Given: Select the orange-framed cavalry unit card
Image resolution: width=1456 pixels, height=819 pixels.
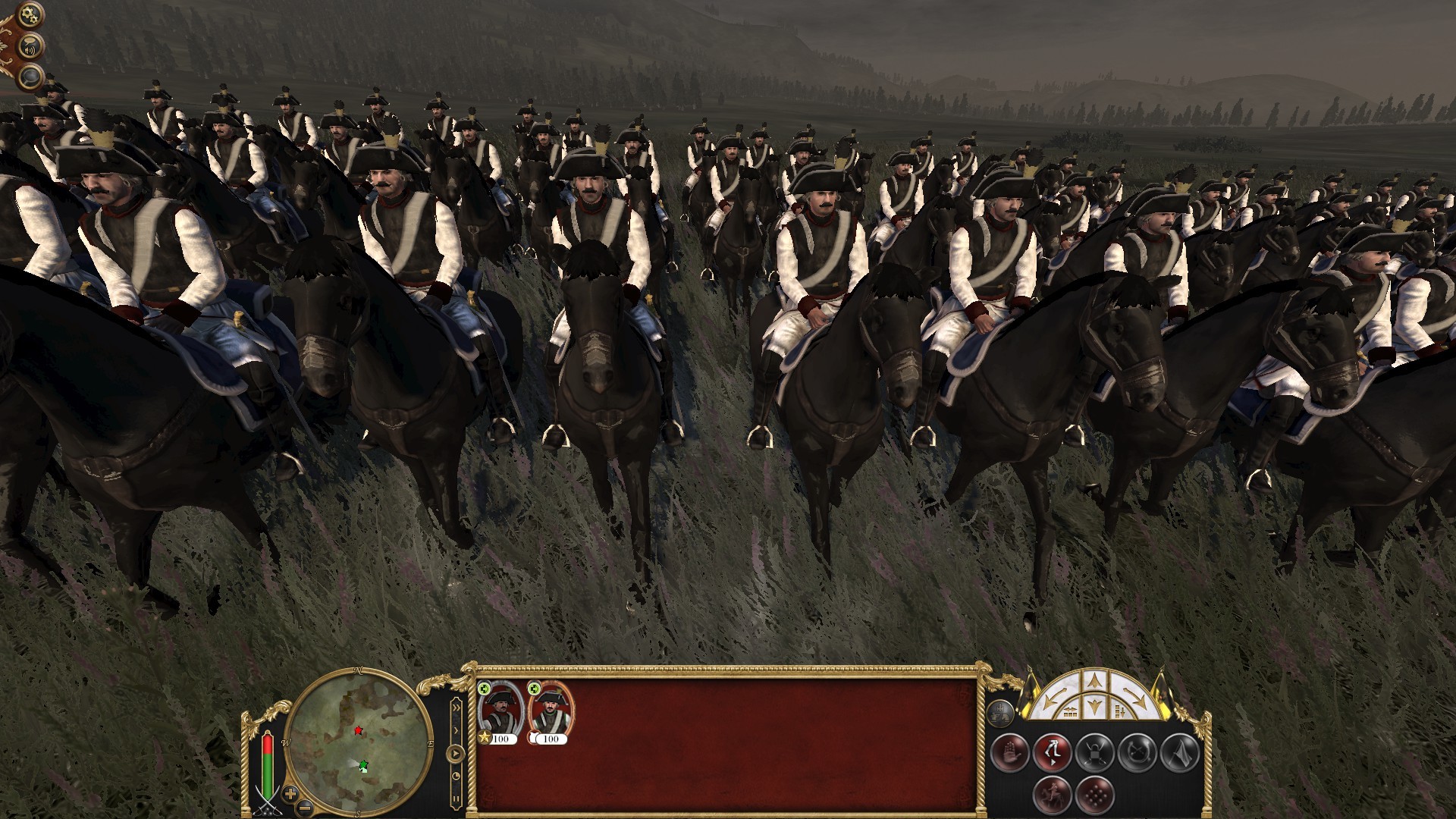Looking at the screenshot, I should coord(551,712).
